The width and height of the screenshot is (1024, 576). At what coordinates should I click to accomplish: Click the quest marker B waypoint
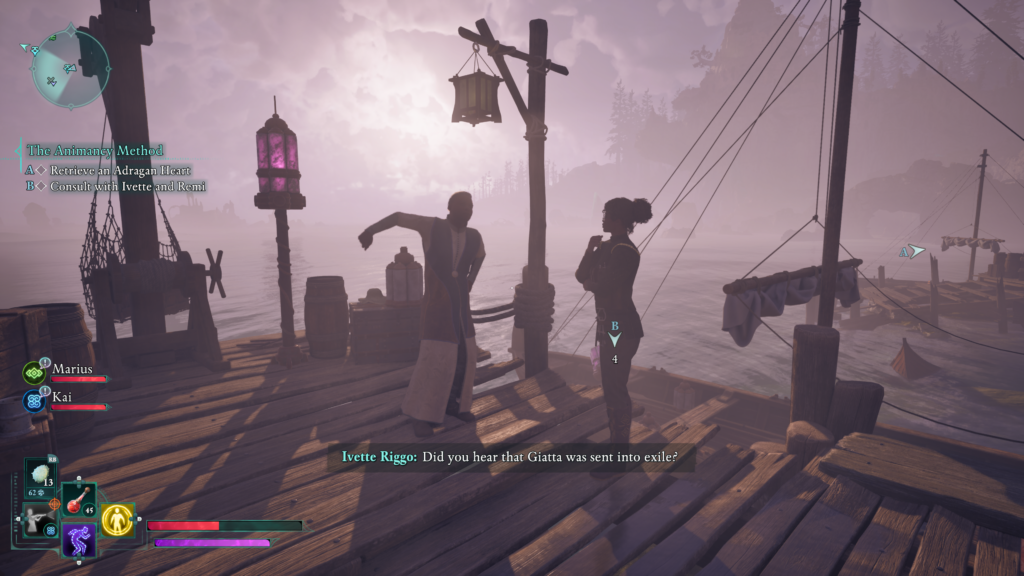coord(615,338)
